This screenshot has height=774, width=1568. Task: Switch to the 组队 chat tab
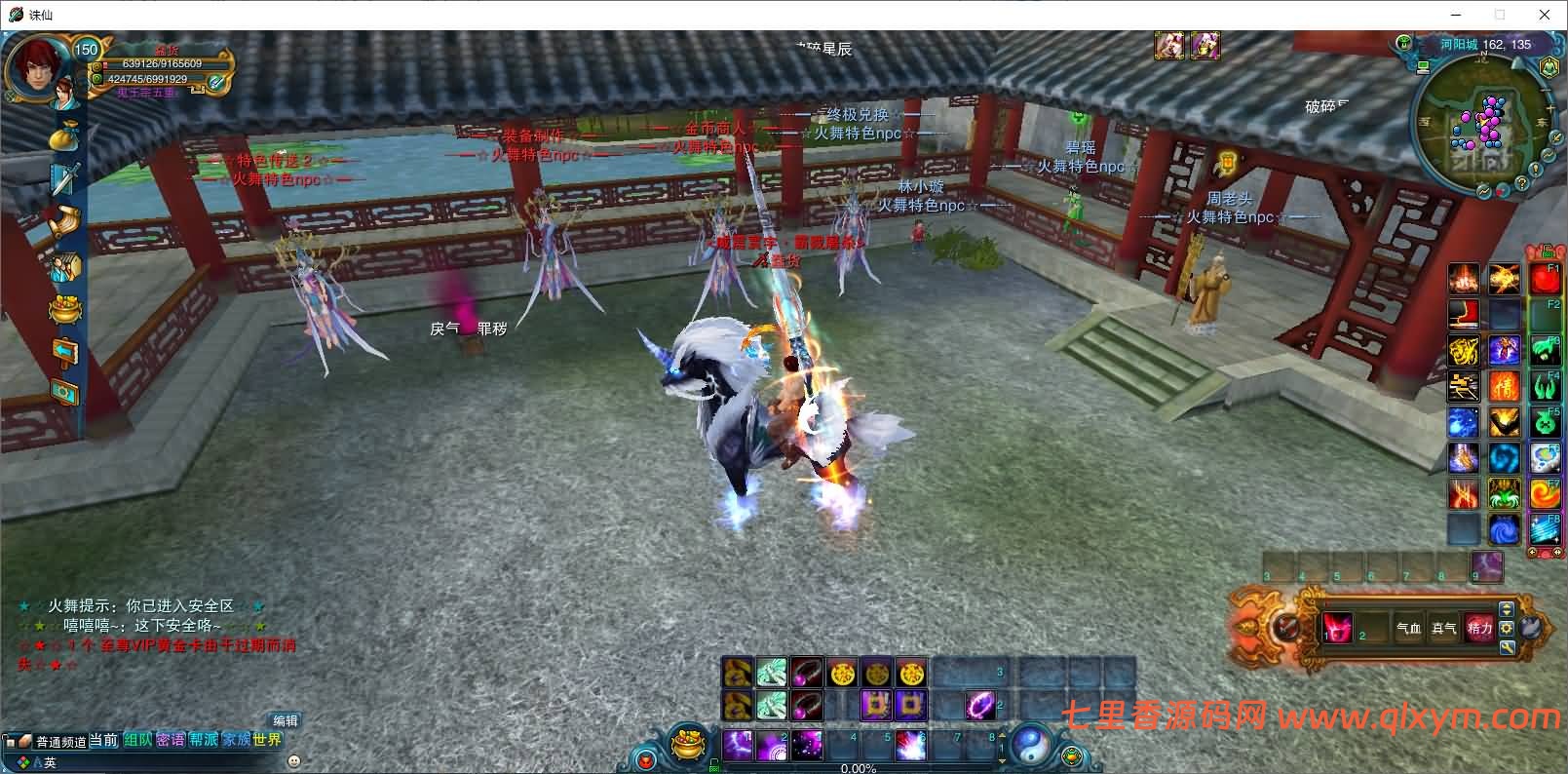[x=137, y=740]
